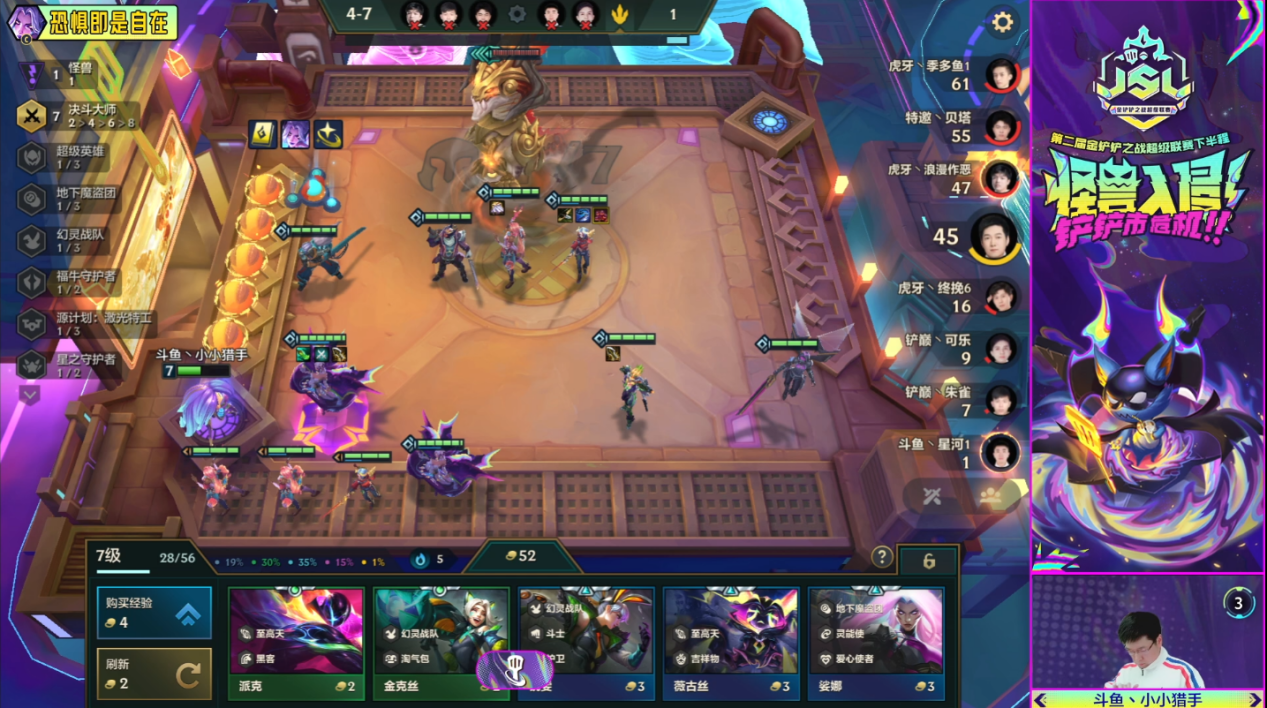The height and width of the screenshot is (708, 1267).
Task: Select the 薇古丝 champion card
Action: point(731,643)
